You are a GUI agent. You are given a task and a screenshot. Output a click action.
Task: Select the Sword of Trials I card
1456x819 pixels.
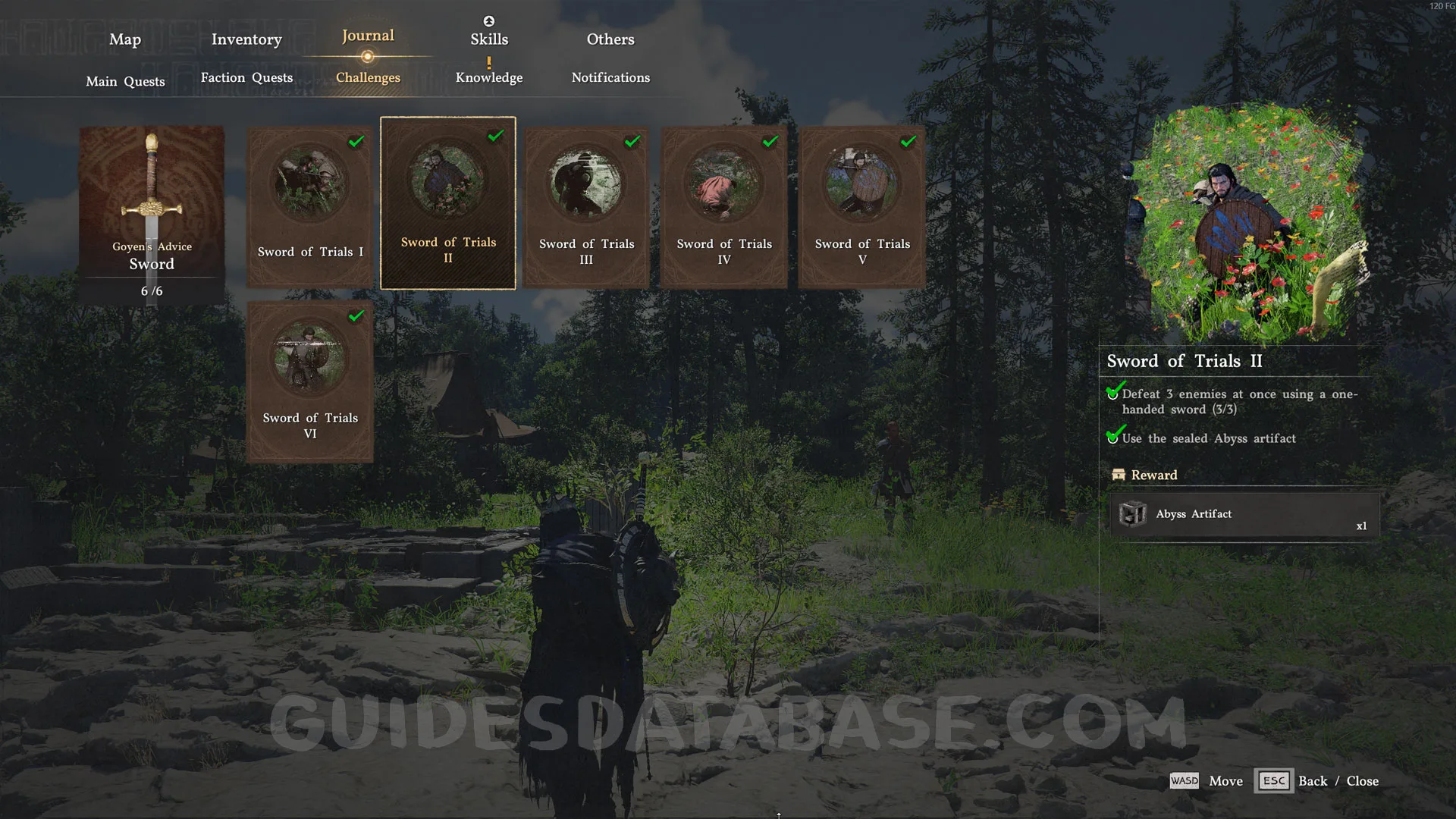click(x=310, y=206)
